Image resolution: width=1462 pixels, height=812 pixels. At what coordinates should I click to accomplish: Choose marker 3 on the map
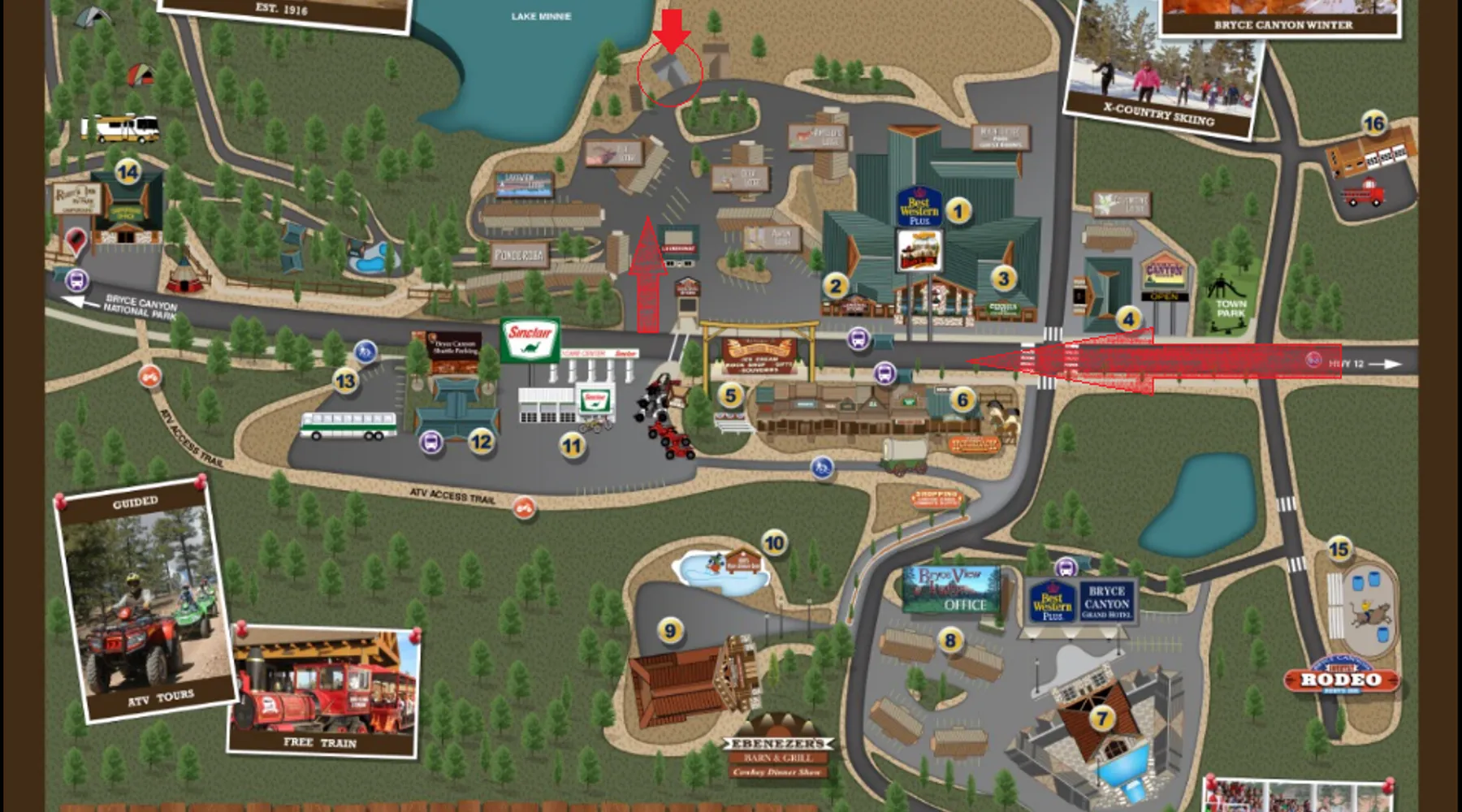1004,279
